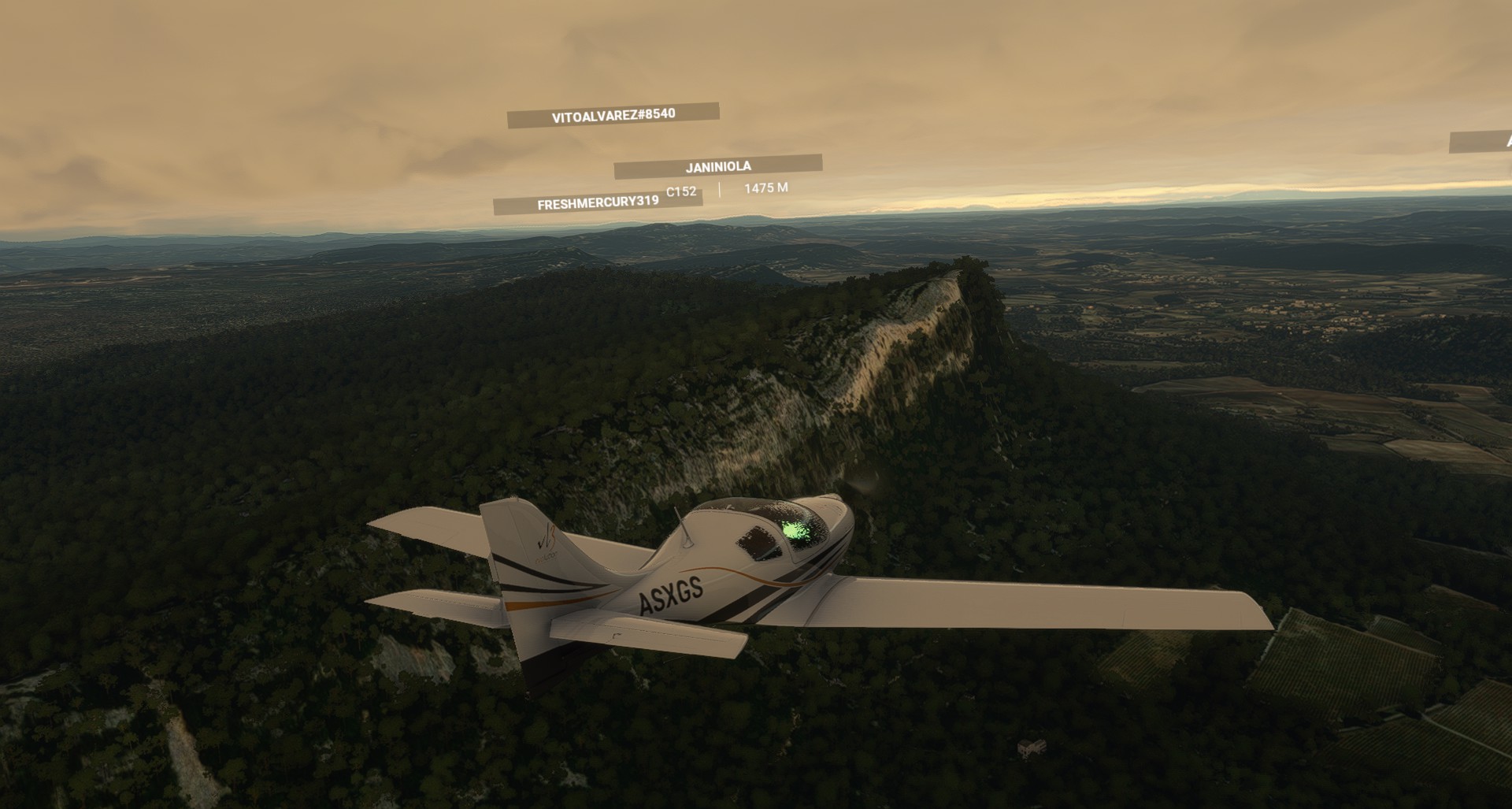Click the JANINIOLA player nameplate
This screenshot has width=1512, height=809.
717,166
